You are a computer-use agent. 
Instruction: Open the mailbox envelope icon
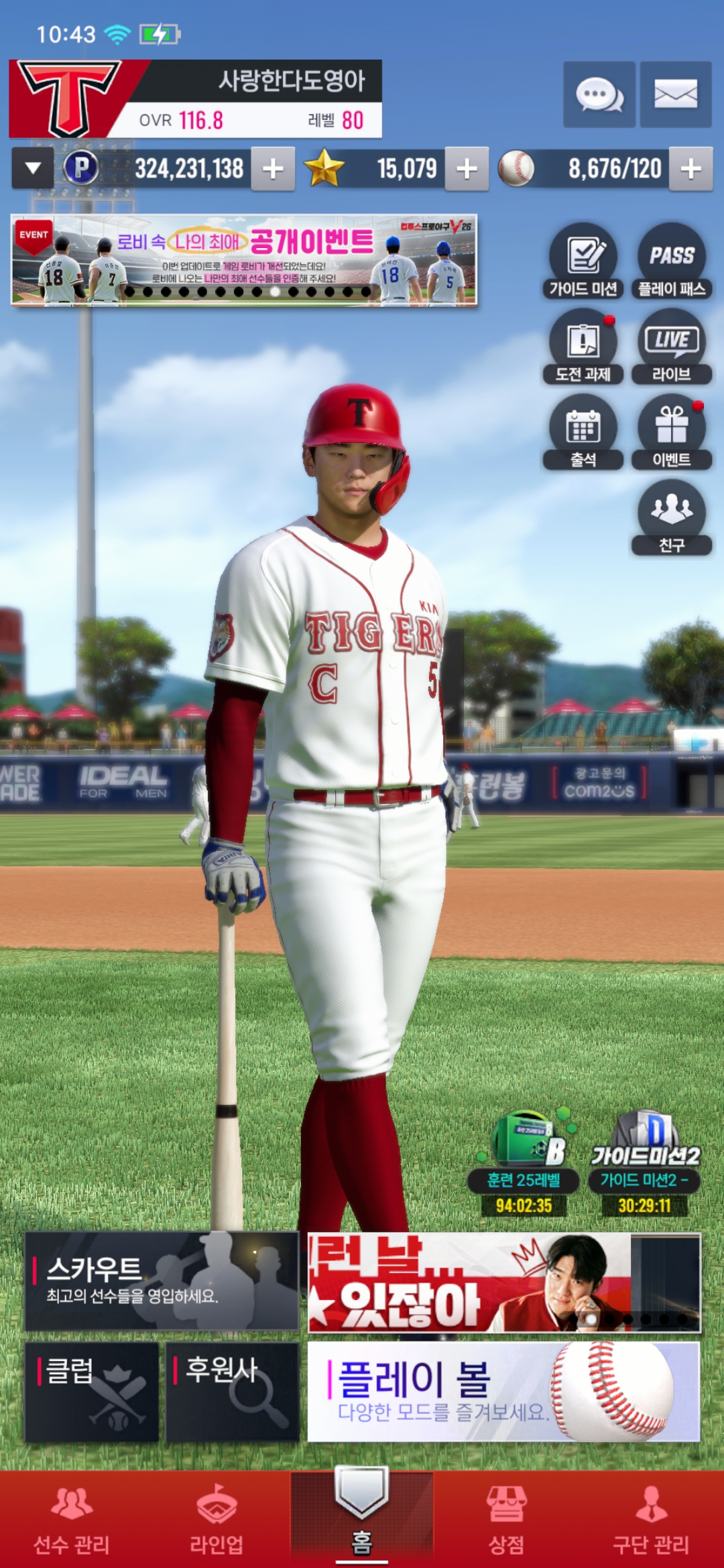pyautogui.click(x=675, y=94)
